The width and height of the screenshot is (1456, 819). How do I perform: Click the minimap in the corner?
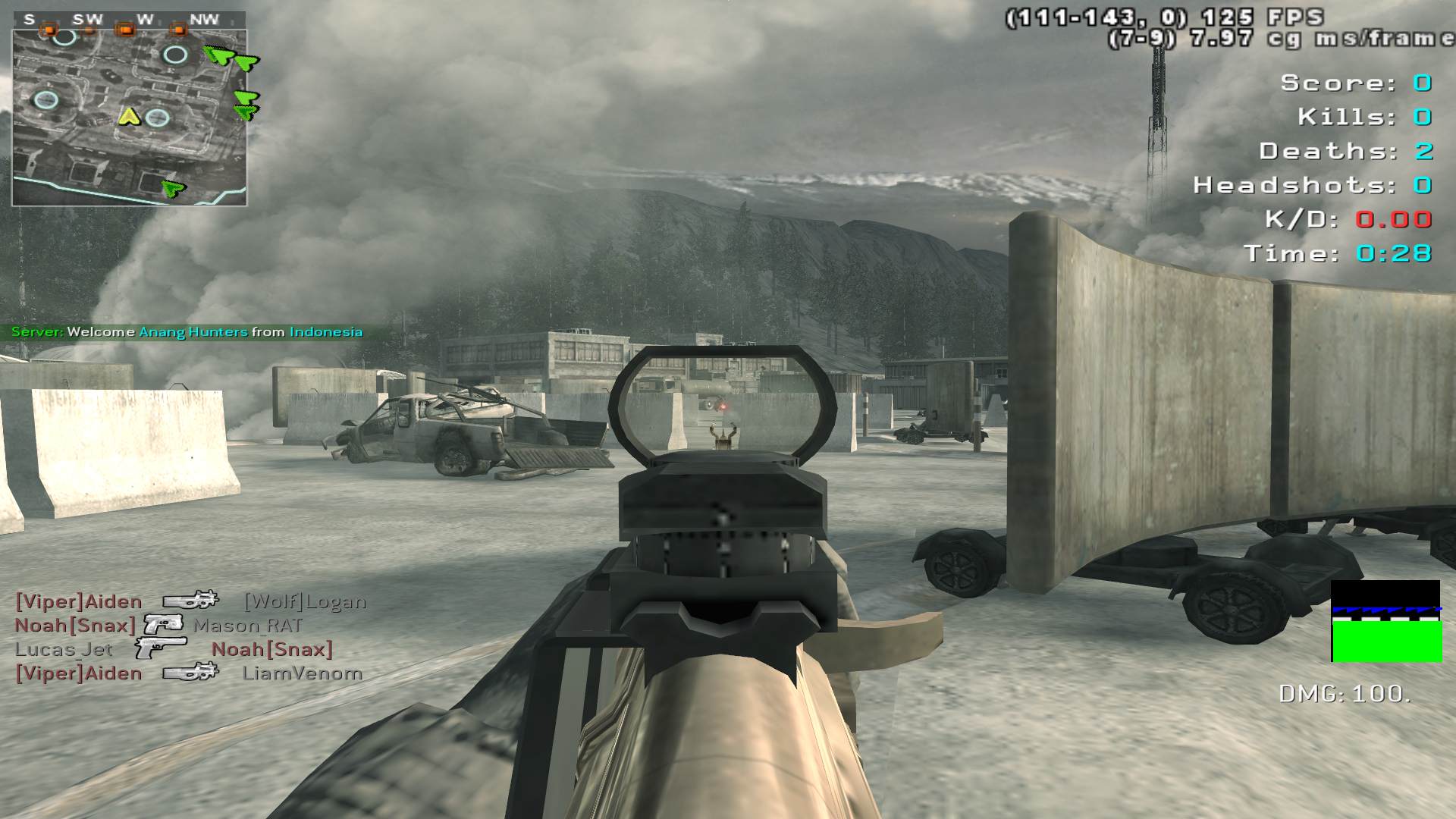tap(129, 118)
